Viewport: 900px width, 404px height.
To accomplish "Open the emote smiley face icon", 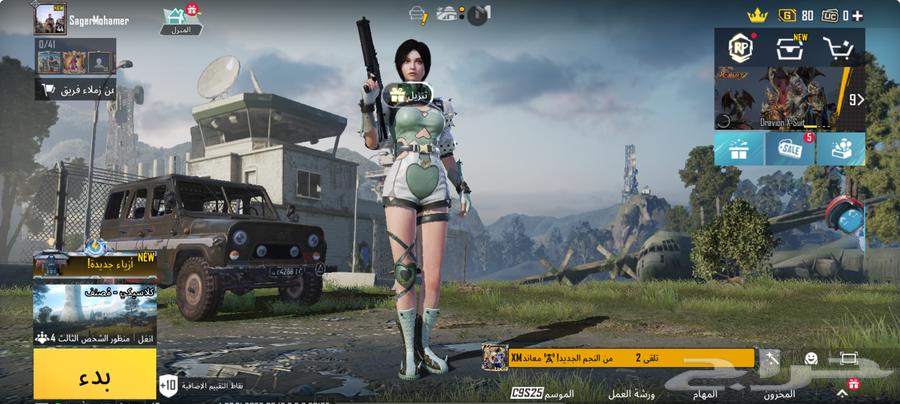I will click(x=811, y=358).
